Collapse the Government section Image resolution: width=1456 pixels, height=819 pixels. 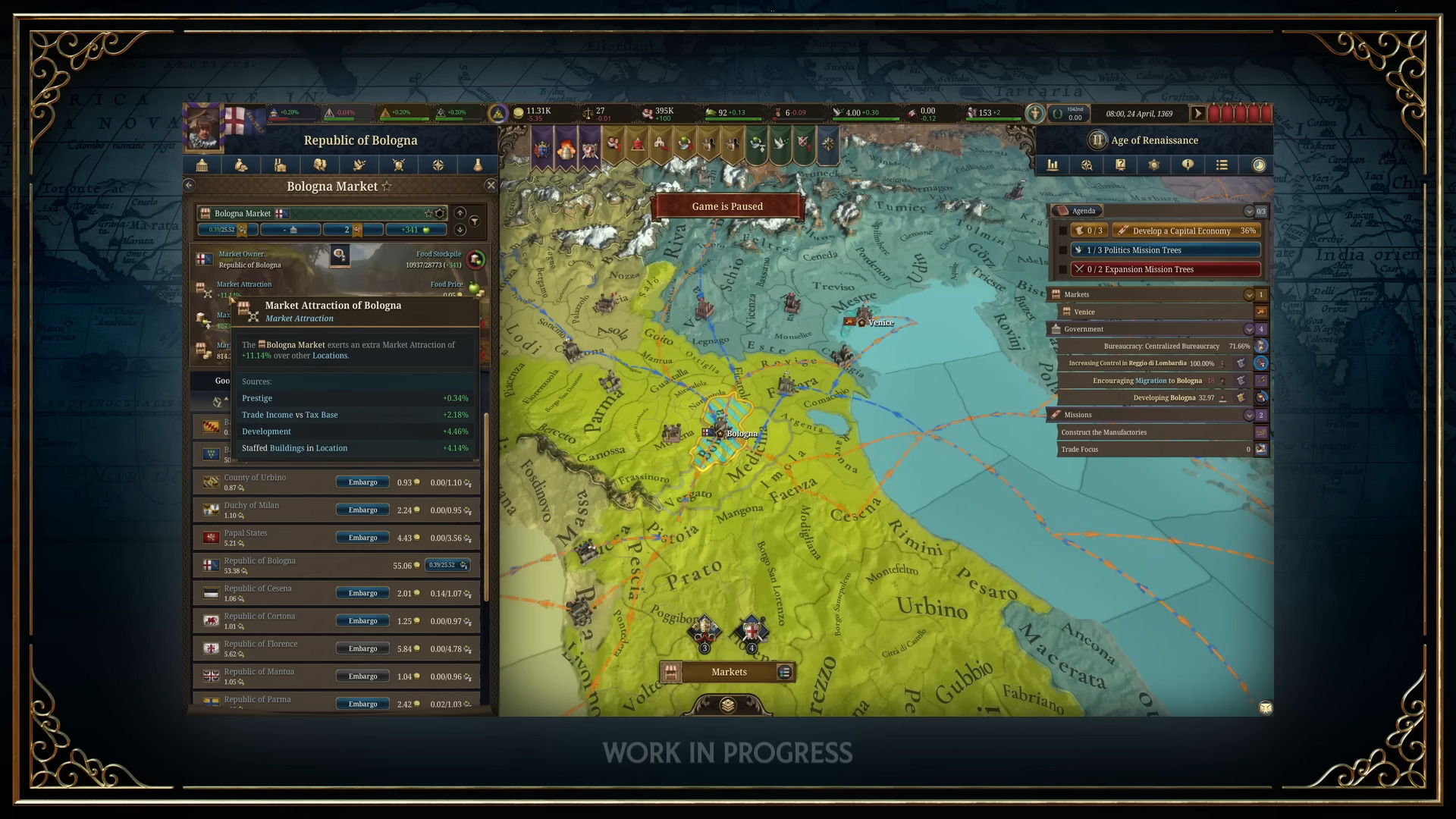(1249, 329)
